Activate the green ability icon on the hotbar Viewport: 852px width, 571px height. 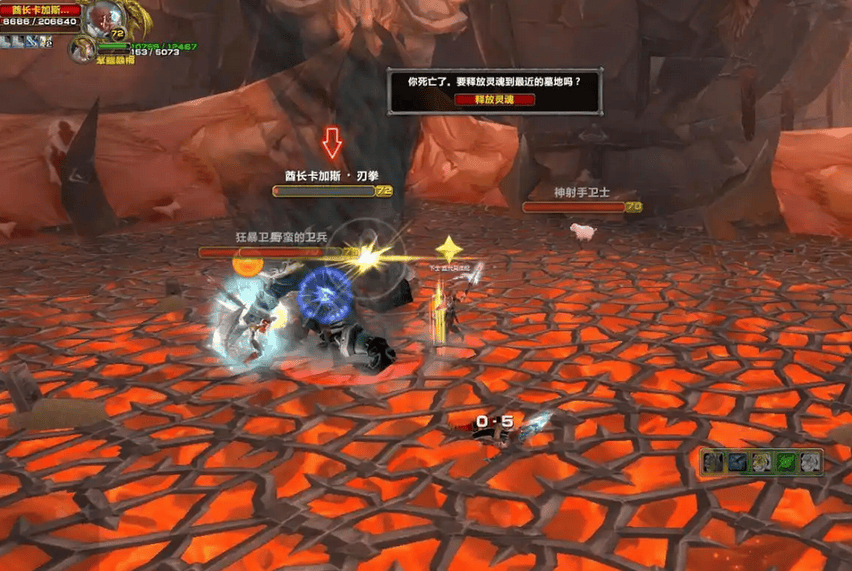pyautogui.click(x=786, y=462)
